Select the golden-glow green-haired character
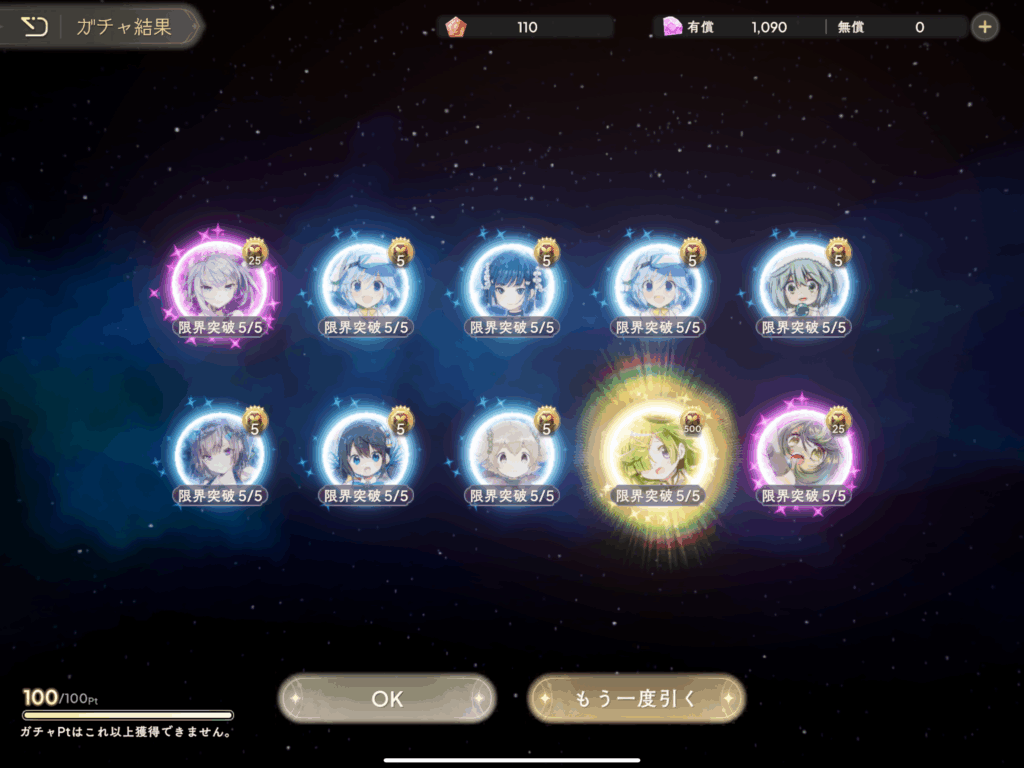The width and height of the screenshot is (1024, 768). [657, 457]
